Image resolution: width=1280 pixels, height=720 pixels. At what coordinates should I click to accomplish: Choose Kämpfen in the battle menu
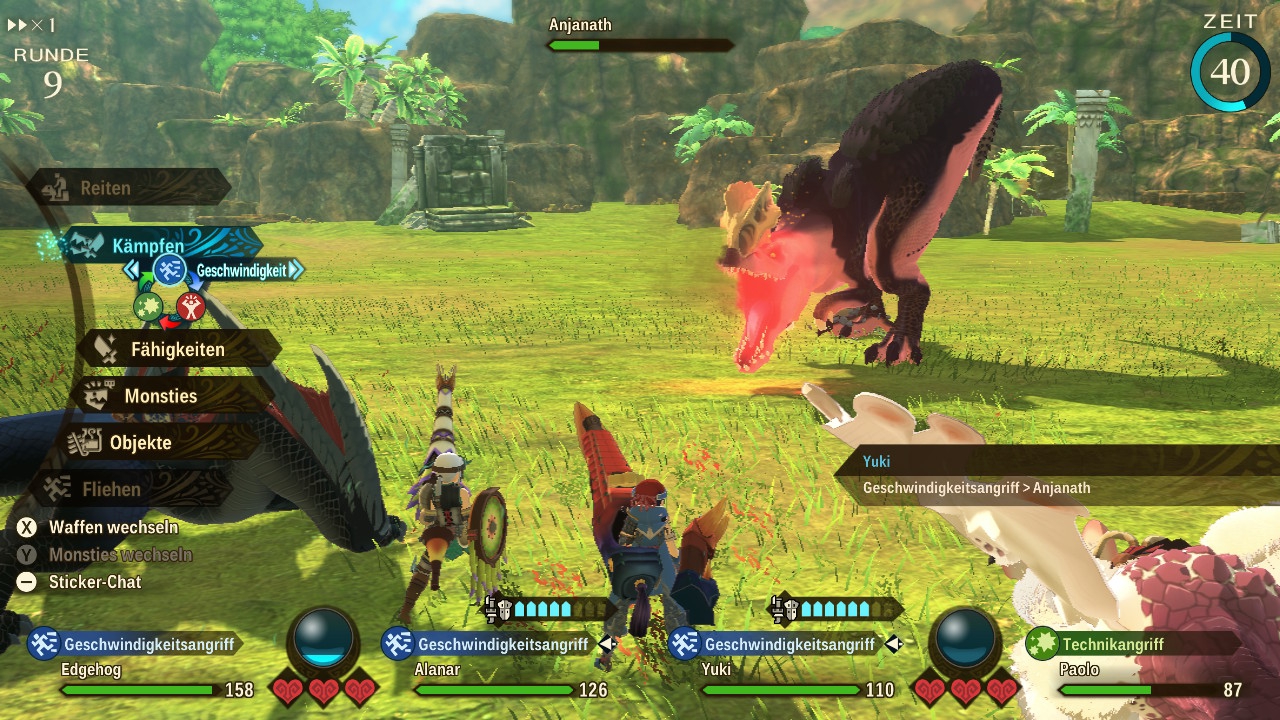[148, 245]
